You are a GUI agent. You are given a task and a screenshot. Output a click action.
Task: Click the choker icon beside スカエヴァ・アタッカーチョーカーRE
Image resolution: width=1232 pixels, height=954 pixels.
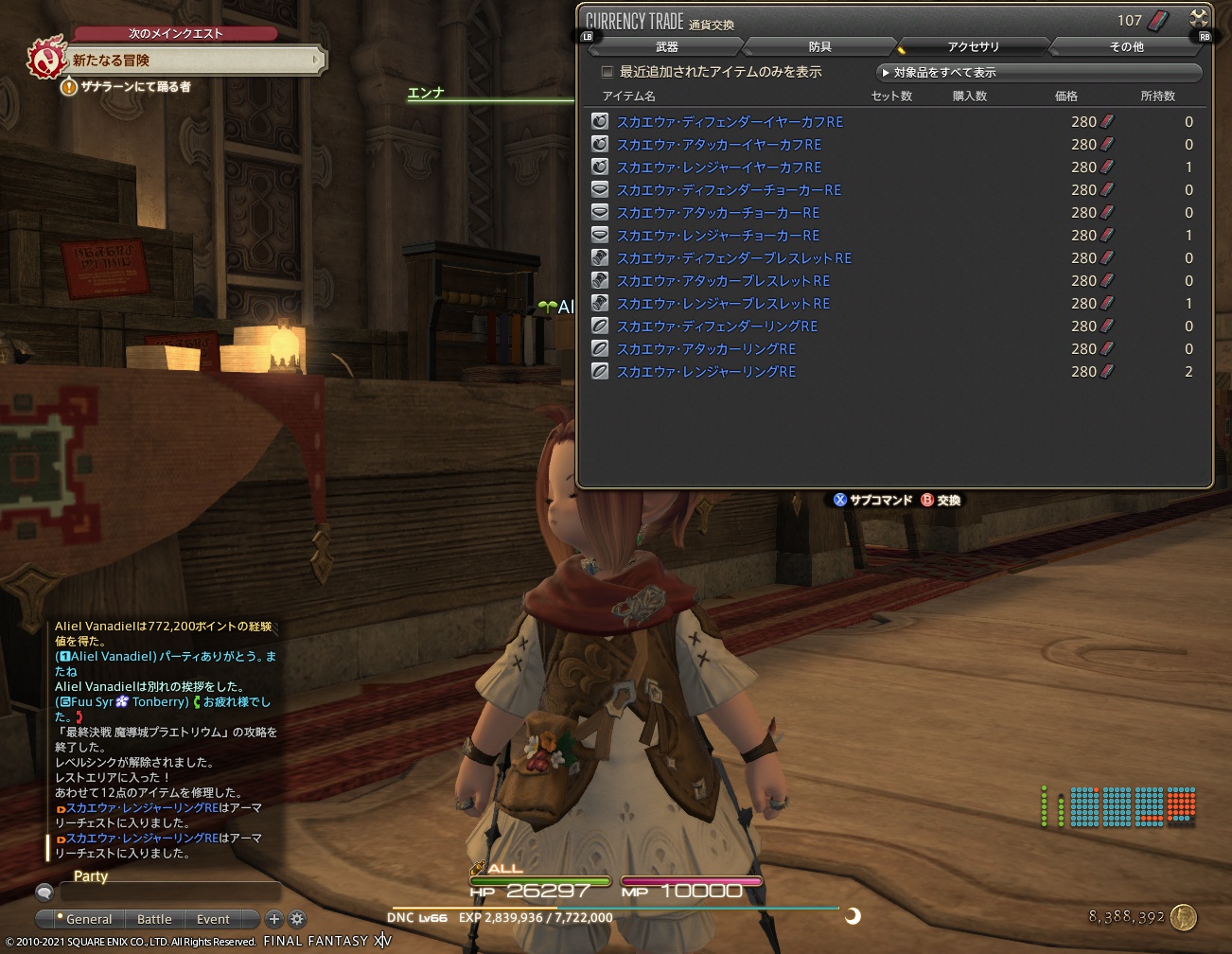point(599,212)
